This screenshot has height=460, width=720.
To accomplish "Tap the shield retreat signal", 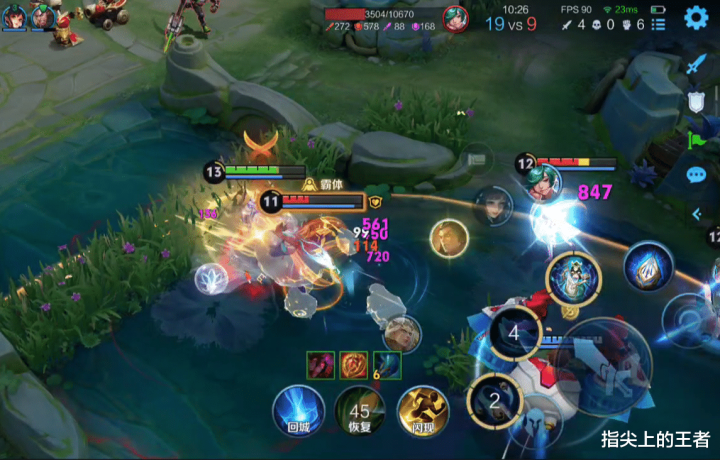I will point(696,101).
